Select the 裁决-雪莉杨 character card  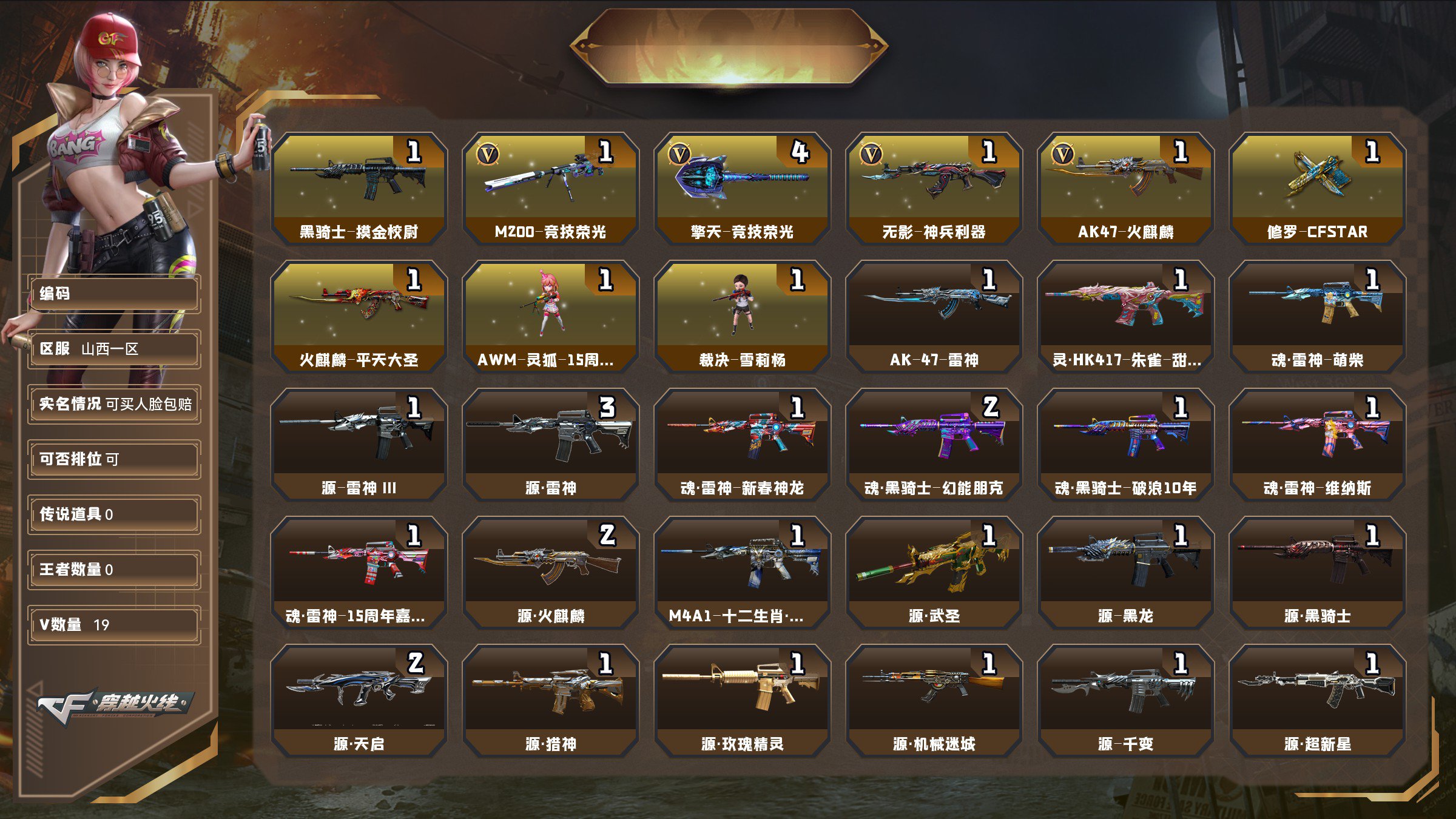point(742,316)
